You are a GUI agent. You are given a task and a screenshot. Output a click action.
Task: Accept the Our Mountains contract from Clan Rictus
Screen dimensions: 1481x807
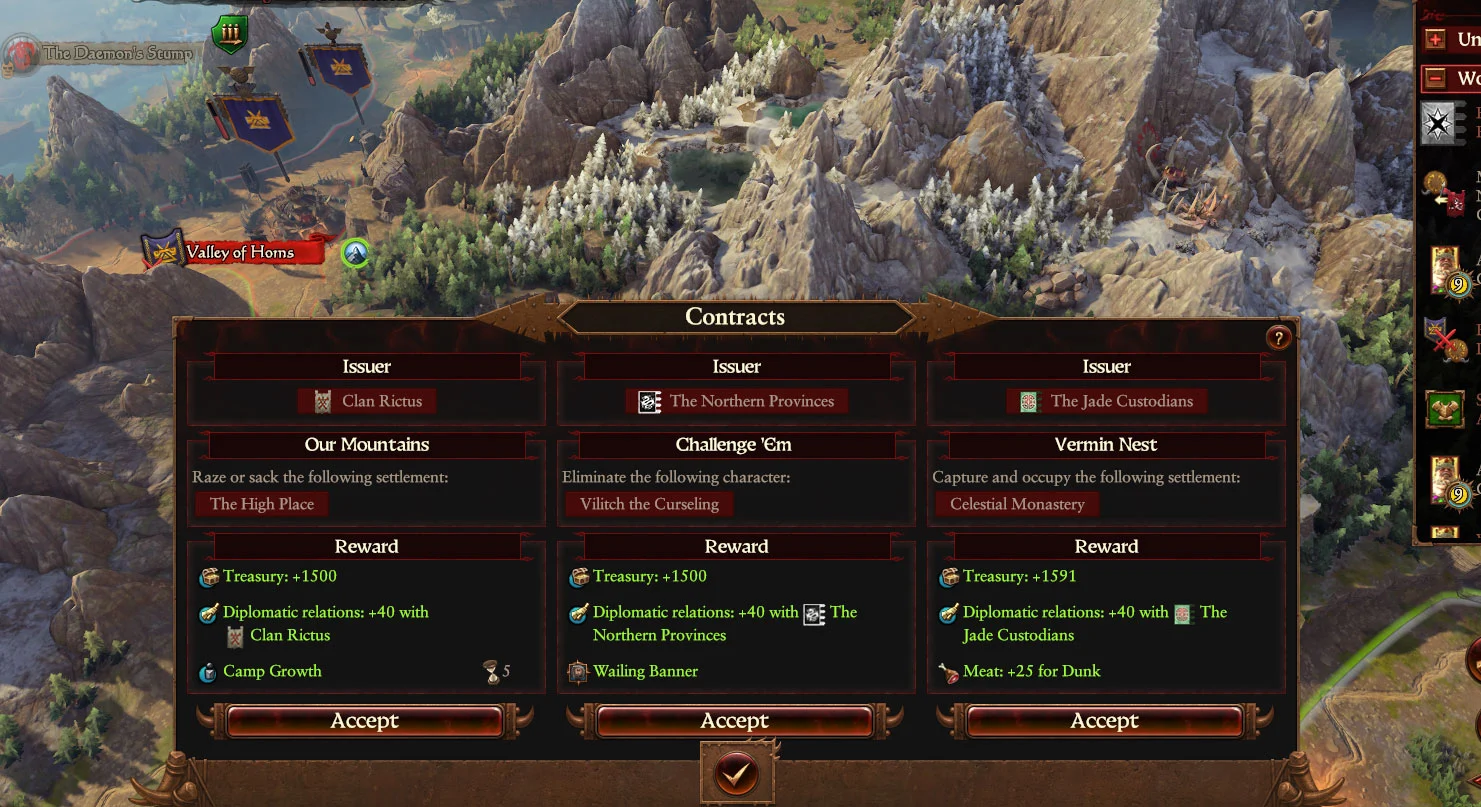coord(365,721)
